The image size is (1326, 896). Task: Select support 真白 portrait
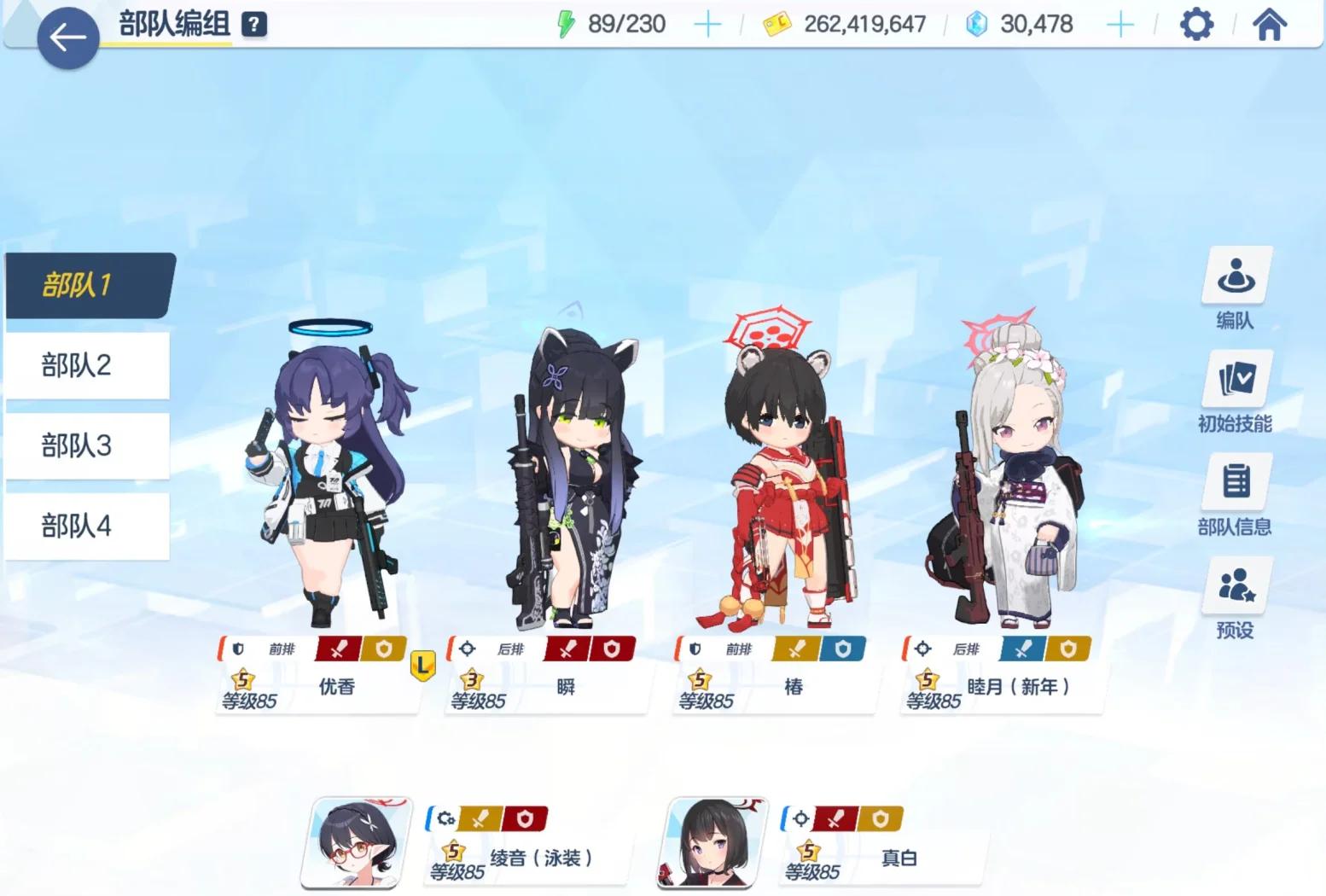713,843
